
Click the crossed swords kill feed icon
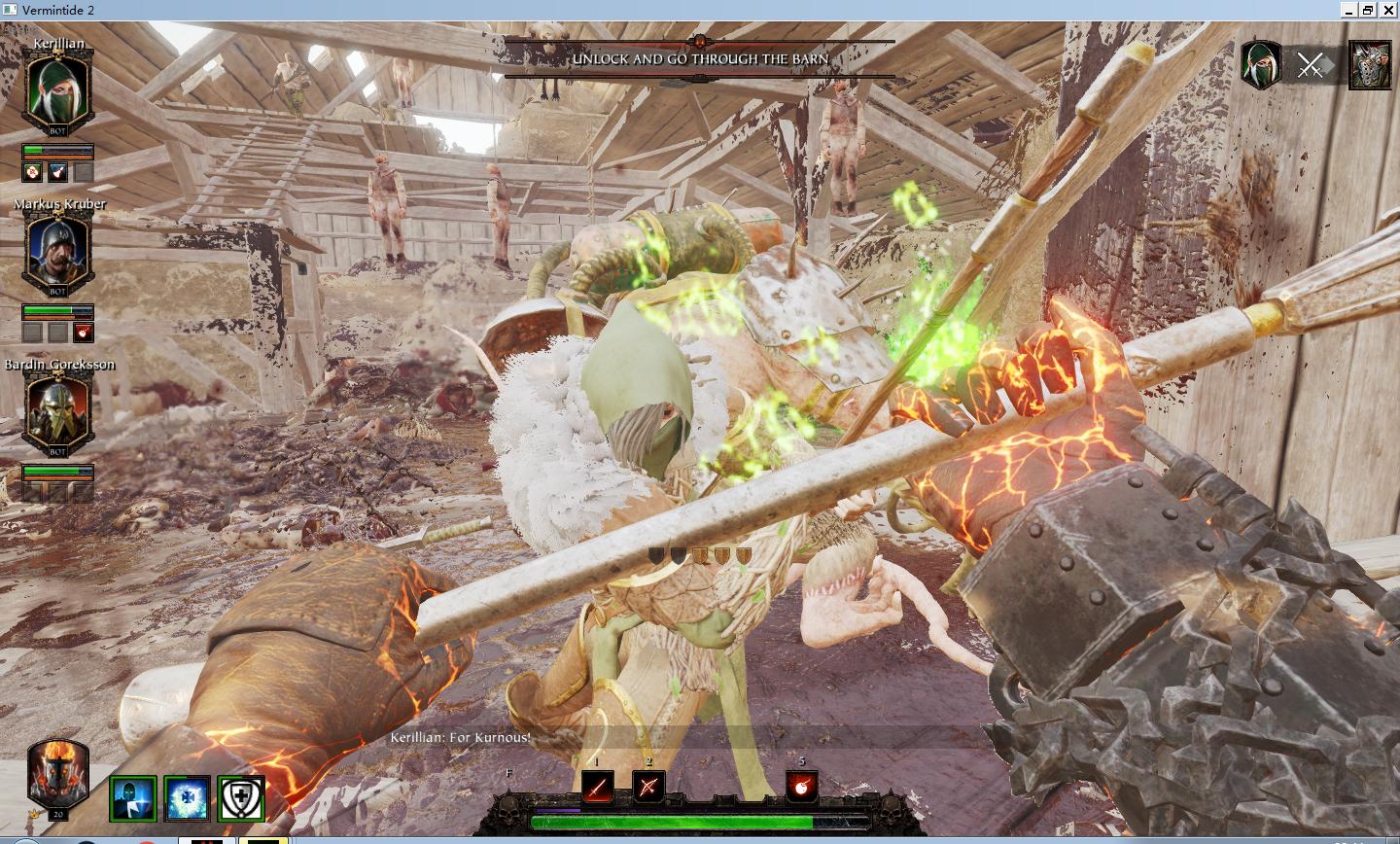[x=1311, y=66]
